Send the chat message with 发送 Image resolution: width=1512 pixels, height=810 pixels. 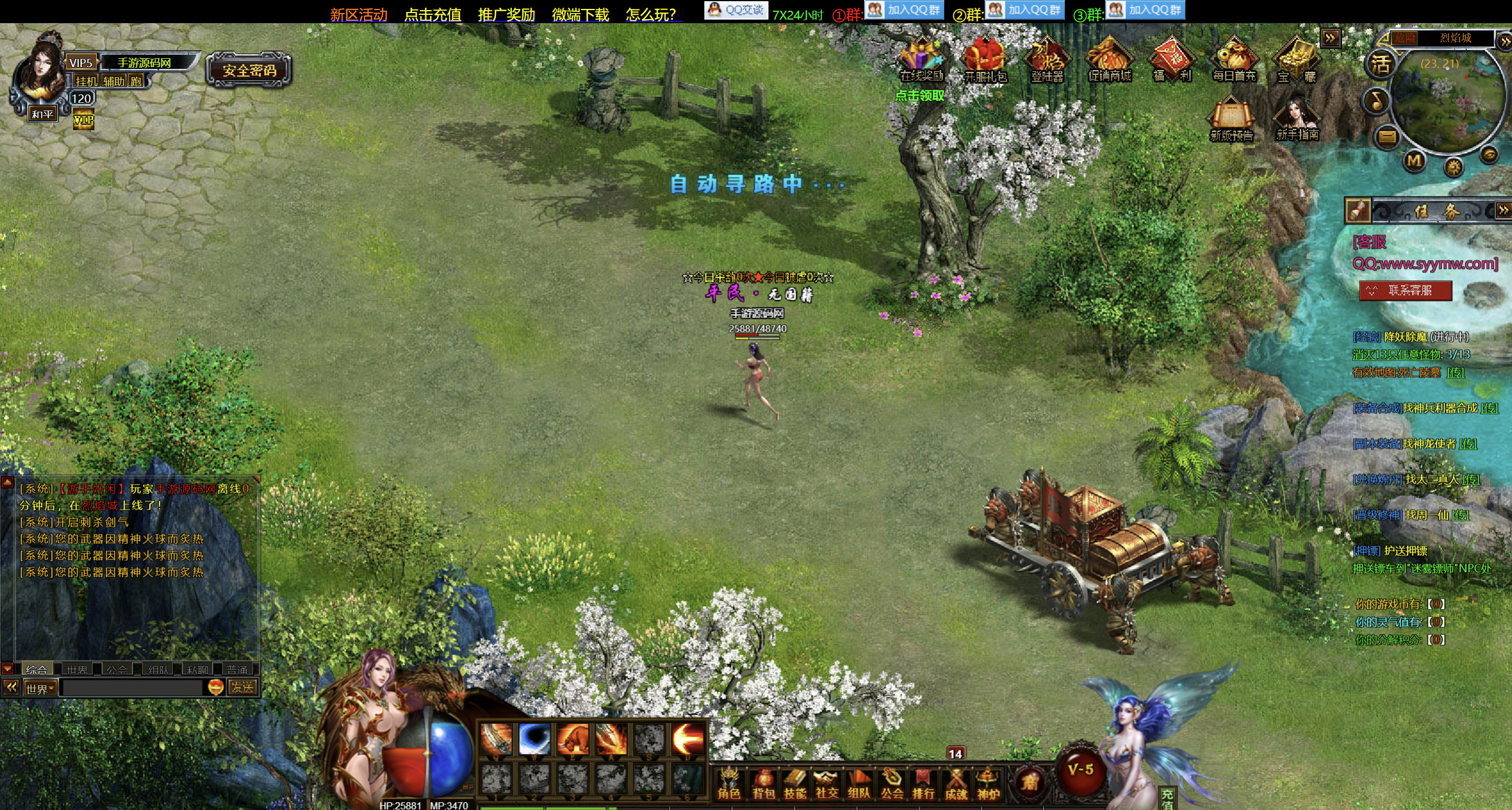(242, 688)
